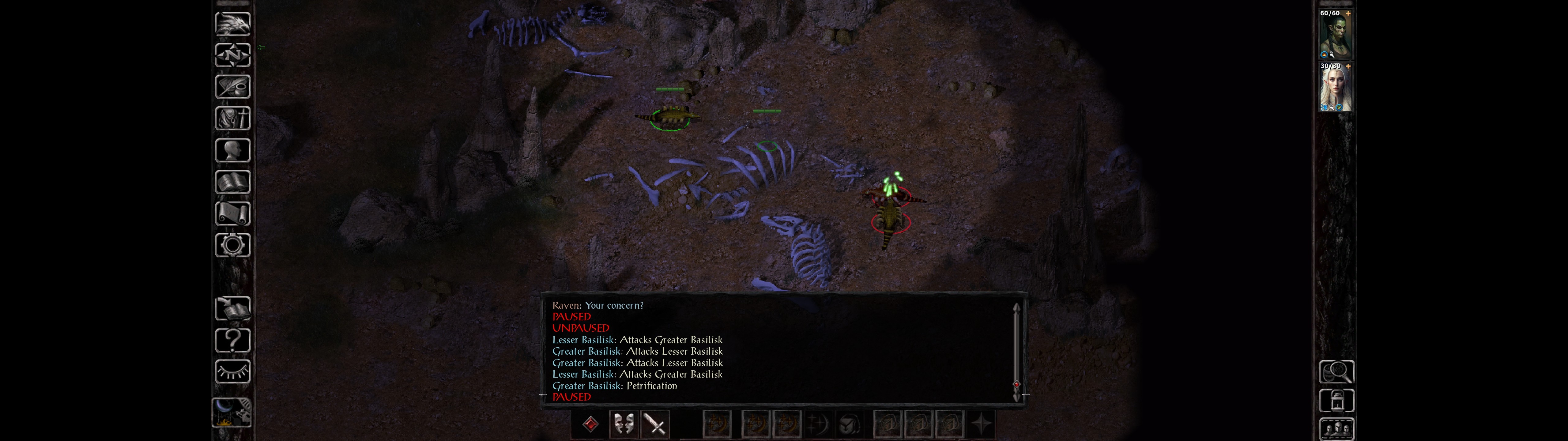Choose the talk masks action
The width and height of the screenshot is (1568, 441).
[x=623, y=424]
